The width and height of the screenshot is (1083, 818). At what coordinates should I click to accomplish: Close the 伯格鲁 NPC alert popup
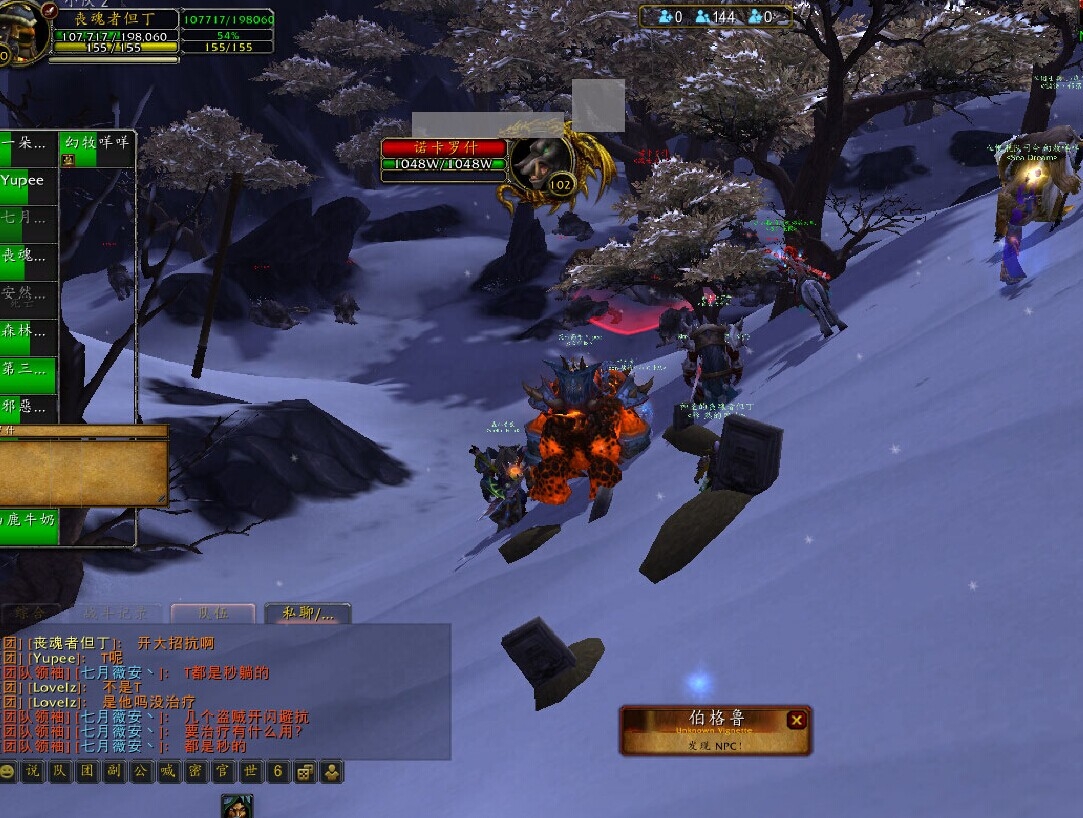tap(796, 720)
